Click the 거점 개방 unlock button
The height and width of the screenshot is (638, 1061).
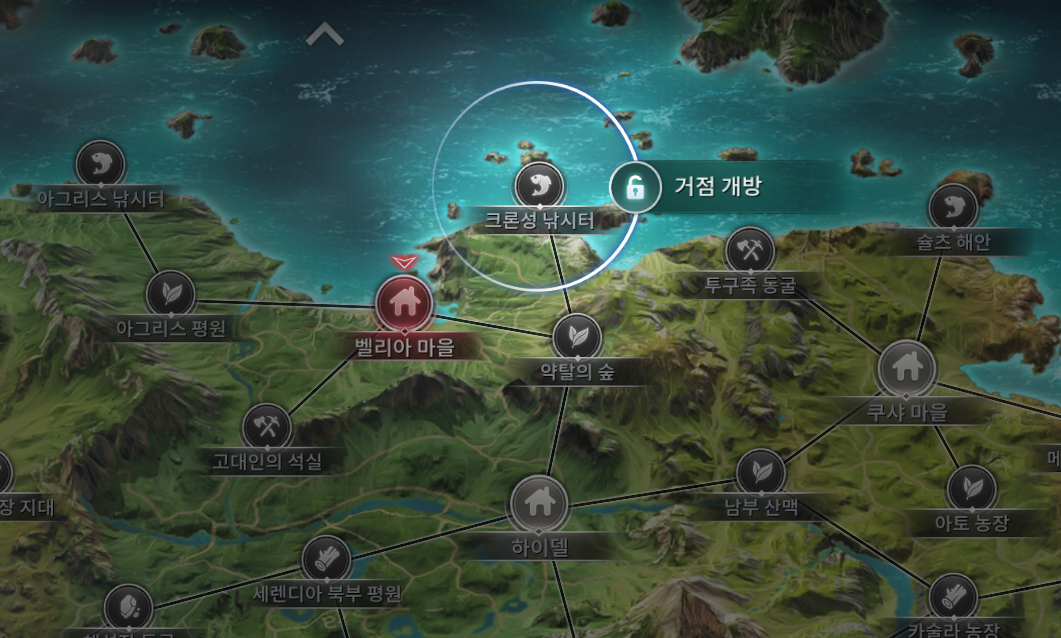point(634,187)
